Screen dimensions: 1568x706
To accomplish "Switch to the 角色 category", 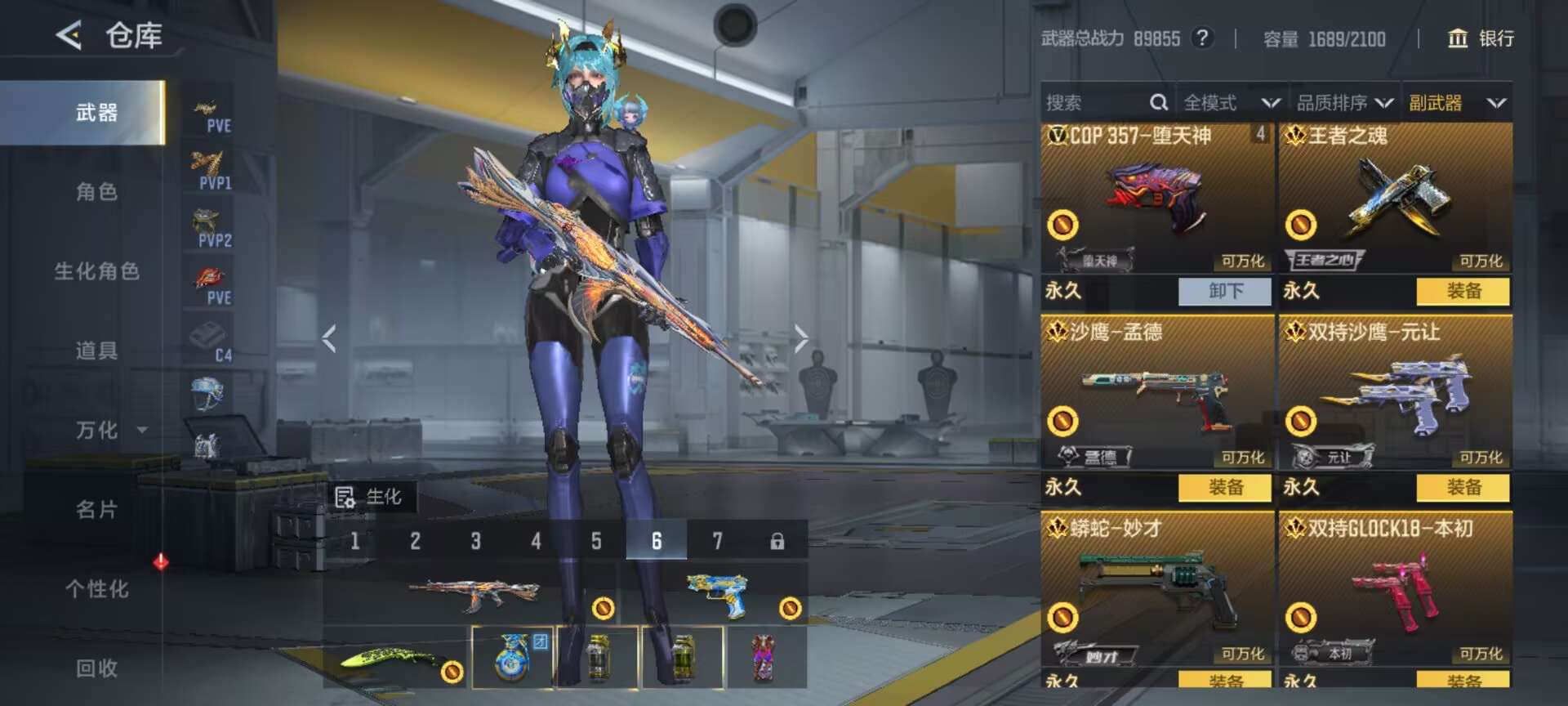I will [x=96, y=192].
